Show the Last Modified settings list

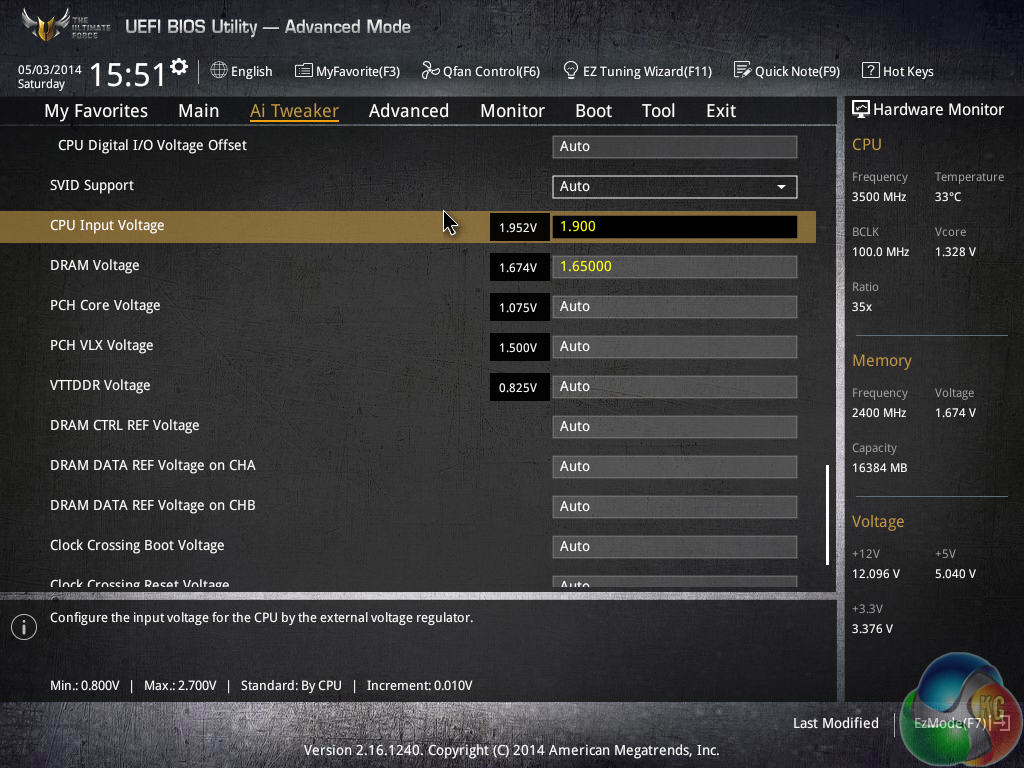coord(835,723)
